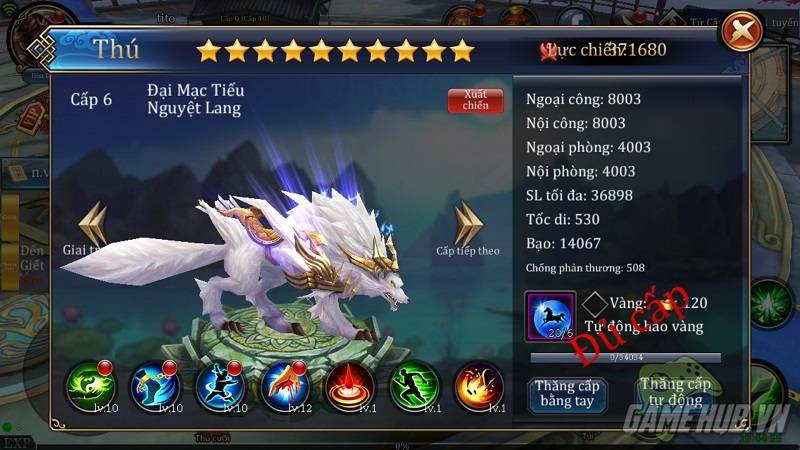Open the blue chained foot skill
This screenshot has width=800, height=450.
155,387
